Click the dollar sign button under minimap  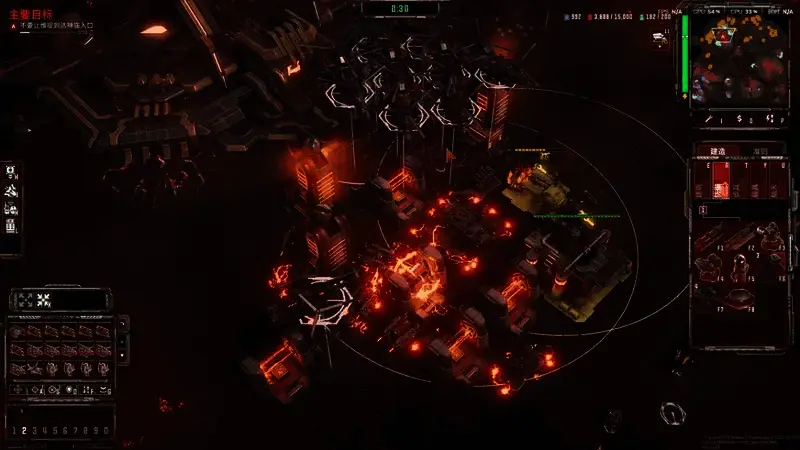tap(738, 119)
